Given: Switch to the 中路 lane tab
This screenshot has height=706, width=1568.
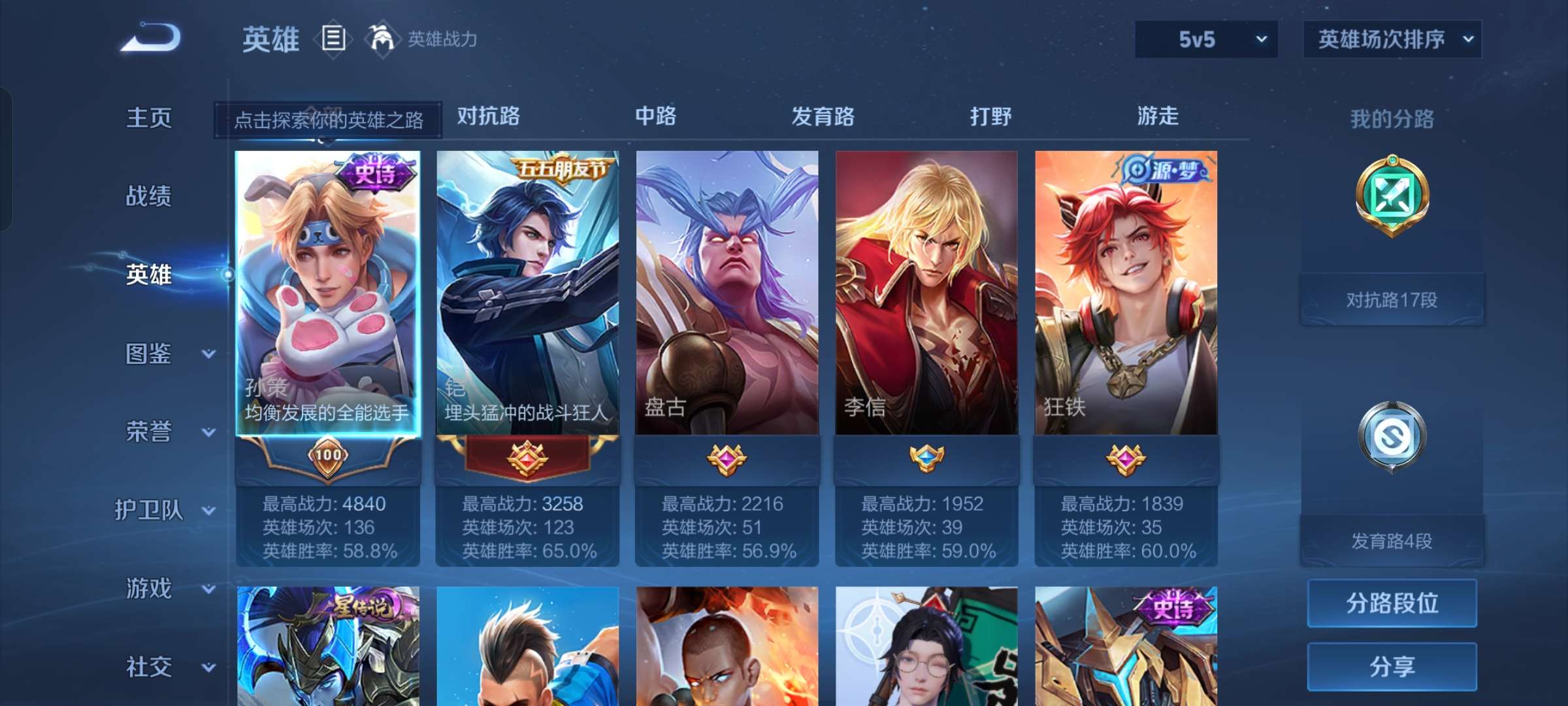Looking at the screenshot, I should pos(657,118).
